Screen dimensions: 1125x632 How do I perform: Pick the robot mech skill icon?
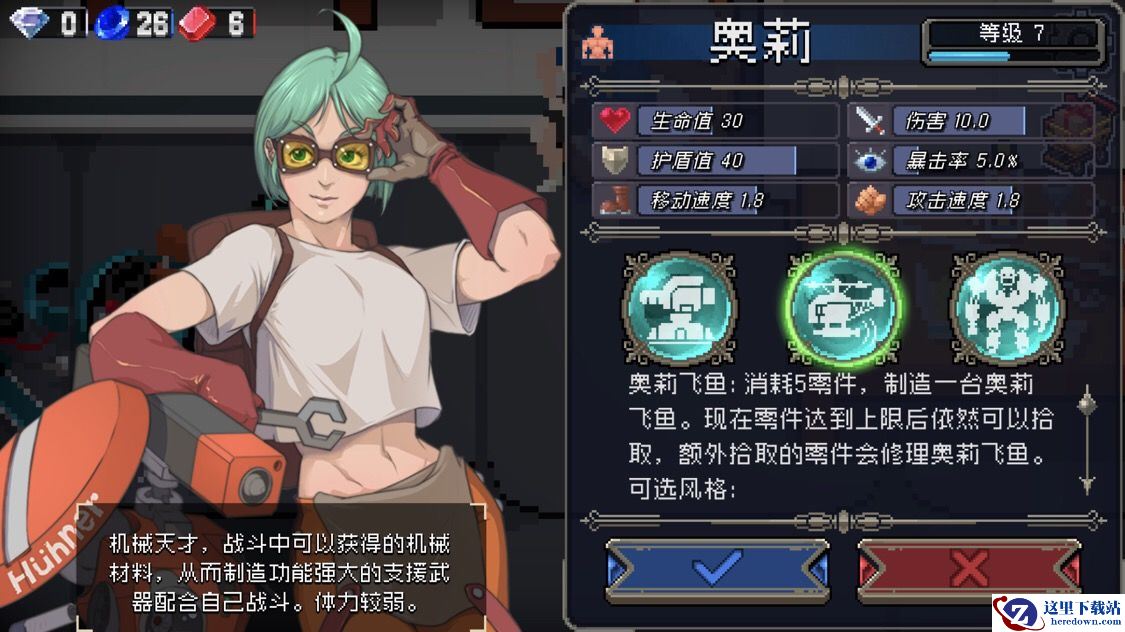tap(1006, 307)
